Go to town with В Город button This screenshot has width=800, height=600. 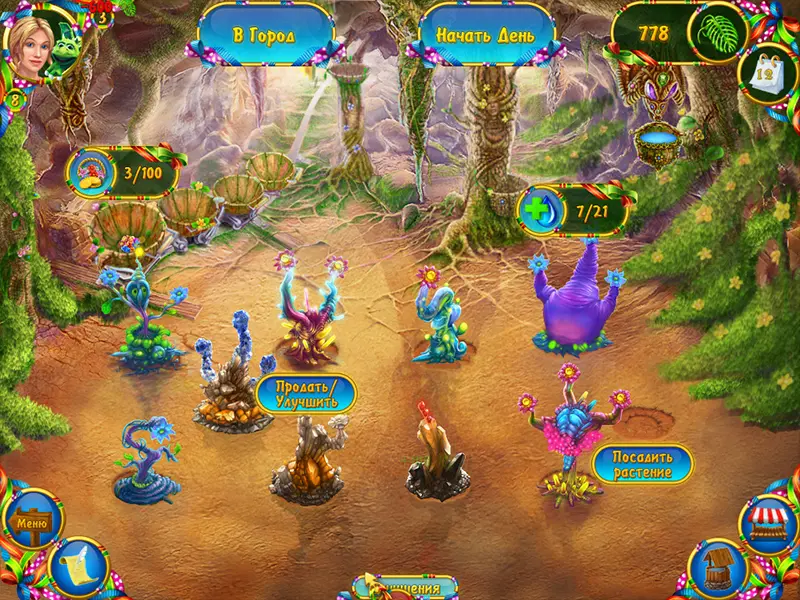point(265,35)
